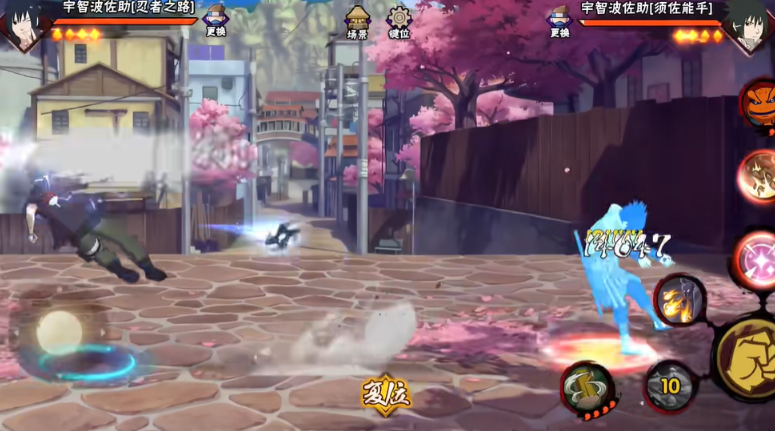The width and height of the screenshot is (775, 431).
Task: Open the 键位 key layout settings
Action: 399,22
